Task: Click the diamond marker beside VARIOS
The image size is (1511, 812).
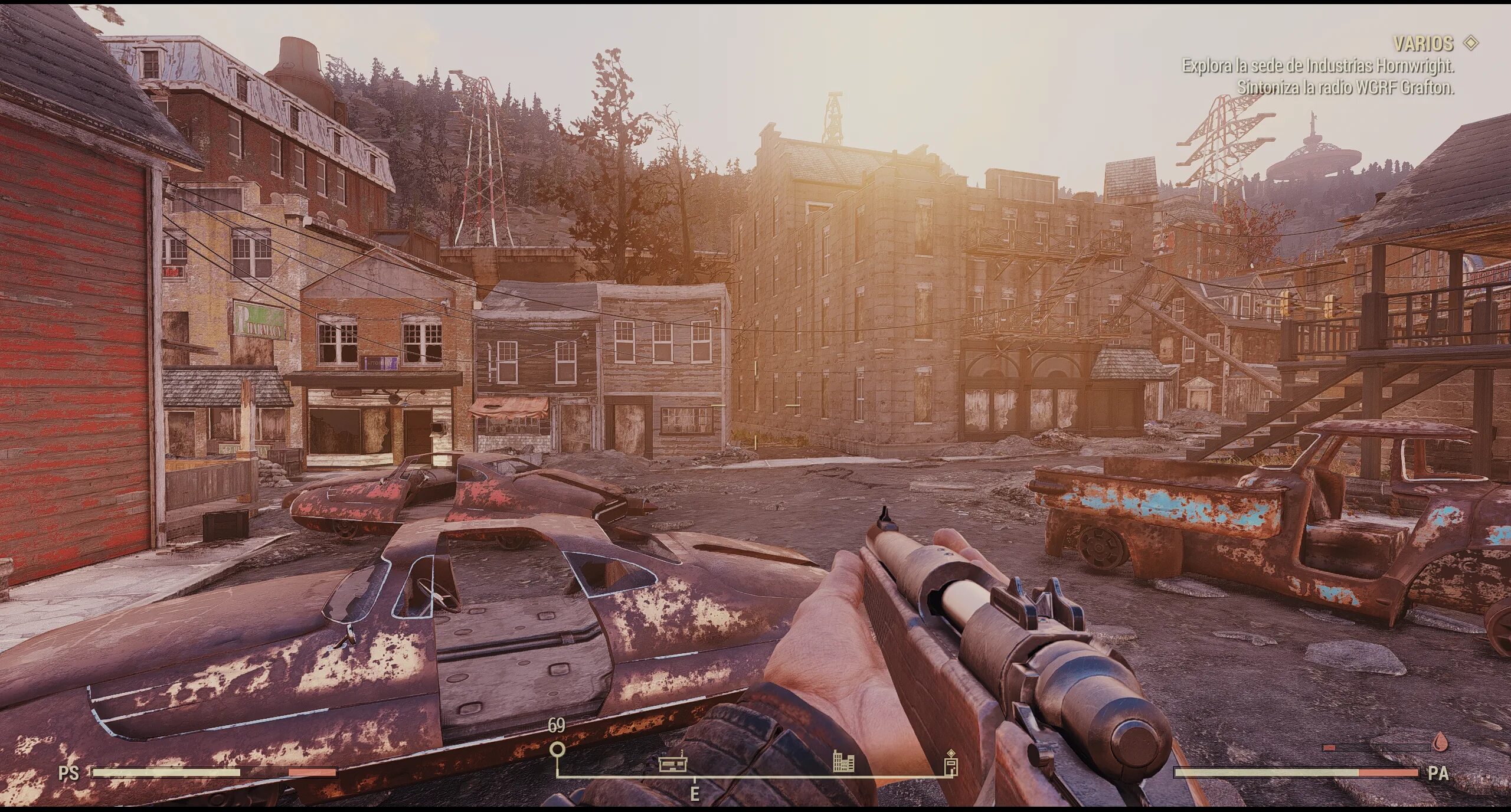Action: tap(1471, 42)
